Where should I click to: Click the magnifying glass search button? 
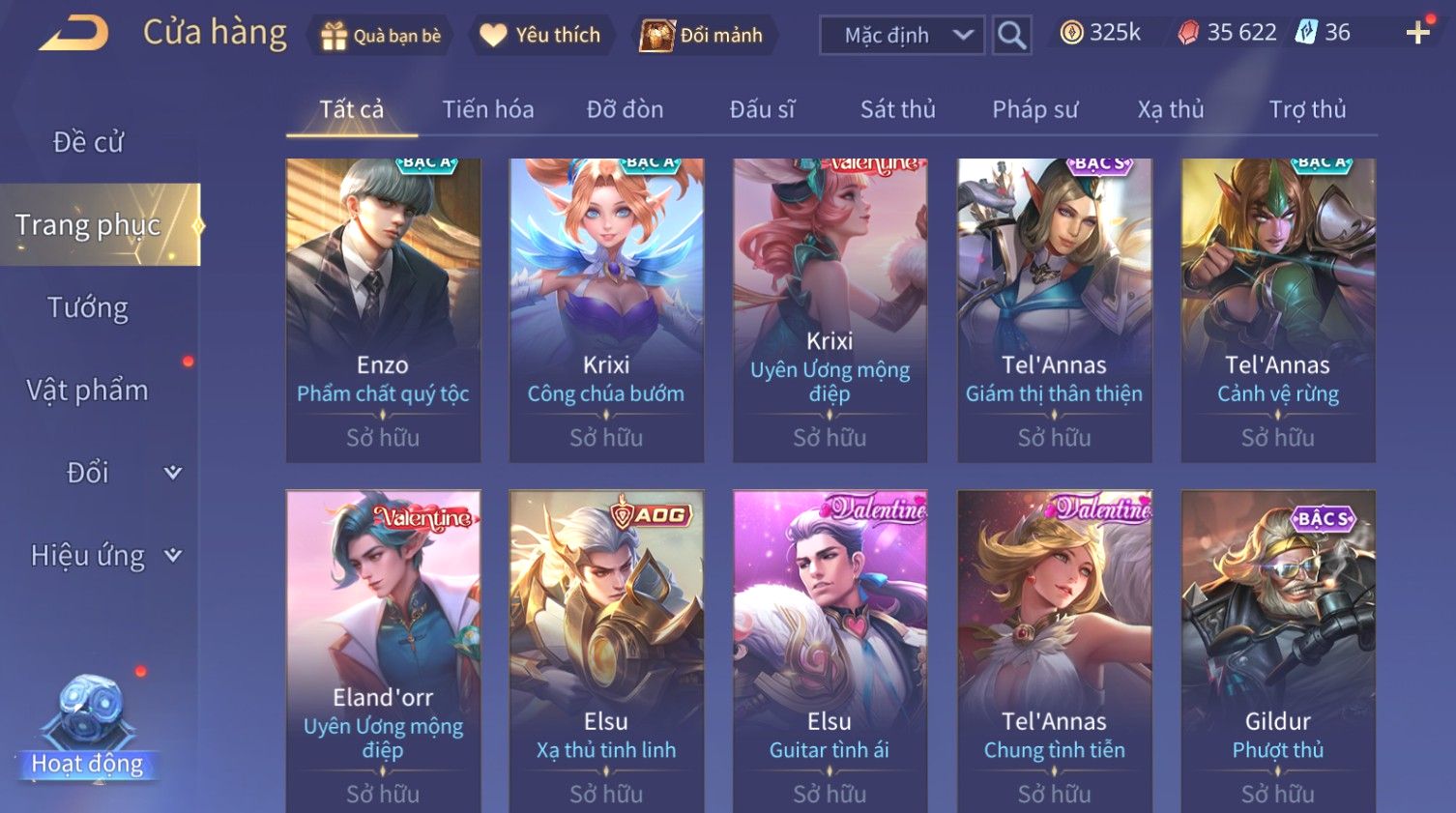pos(1011,36)
